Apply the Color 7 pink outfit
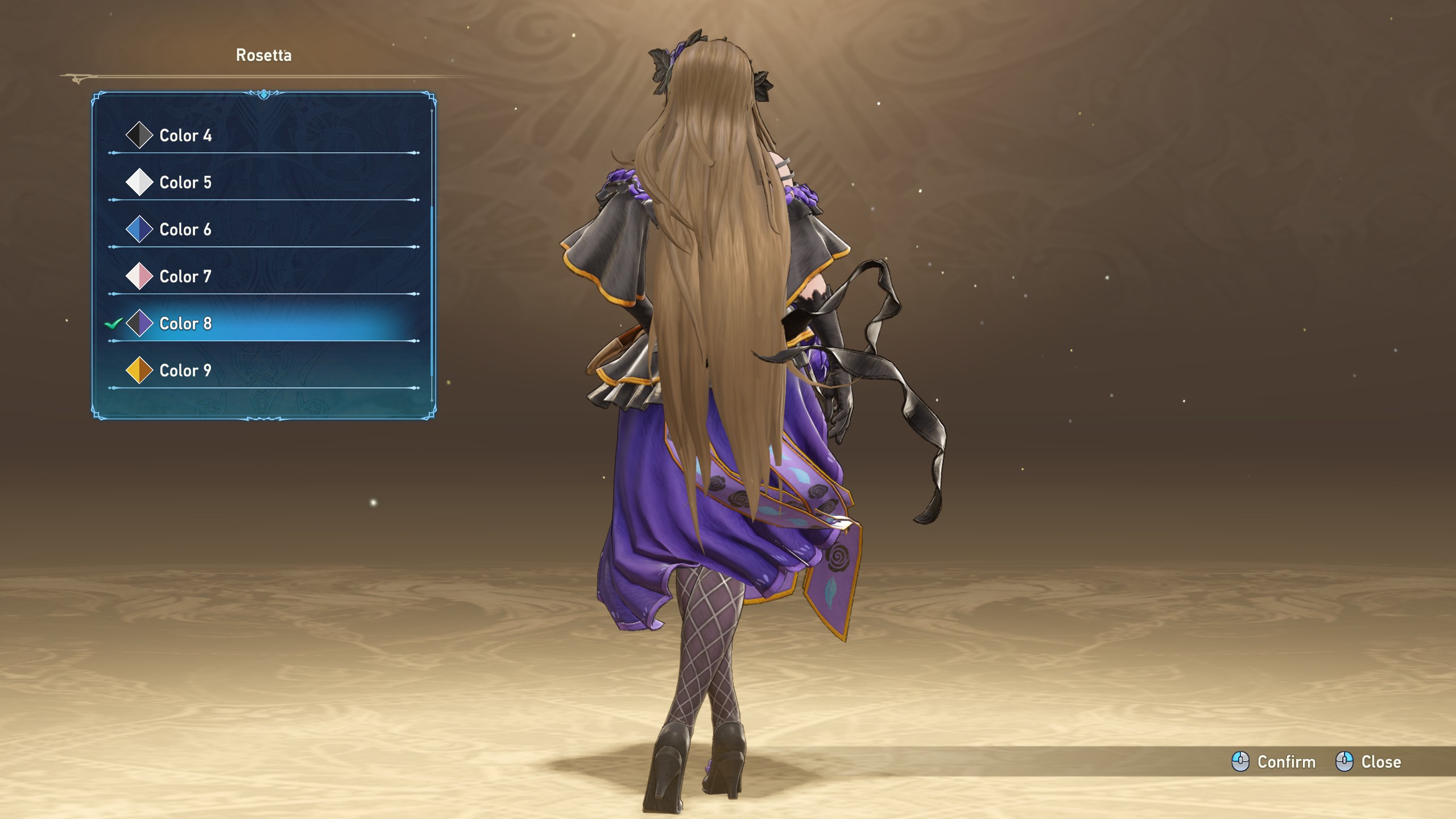The width and height of the screenshot is (1456, 819). (x=185, y=277)
